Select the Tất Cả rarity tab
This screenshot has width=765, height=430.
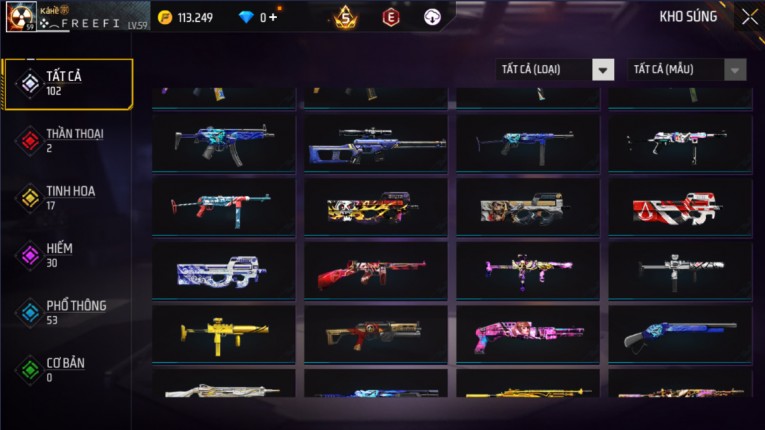(x=68, y=84)
